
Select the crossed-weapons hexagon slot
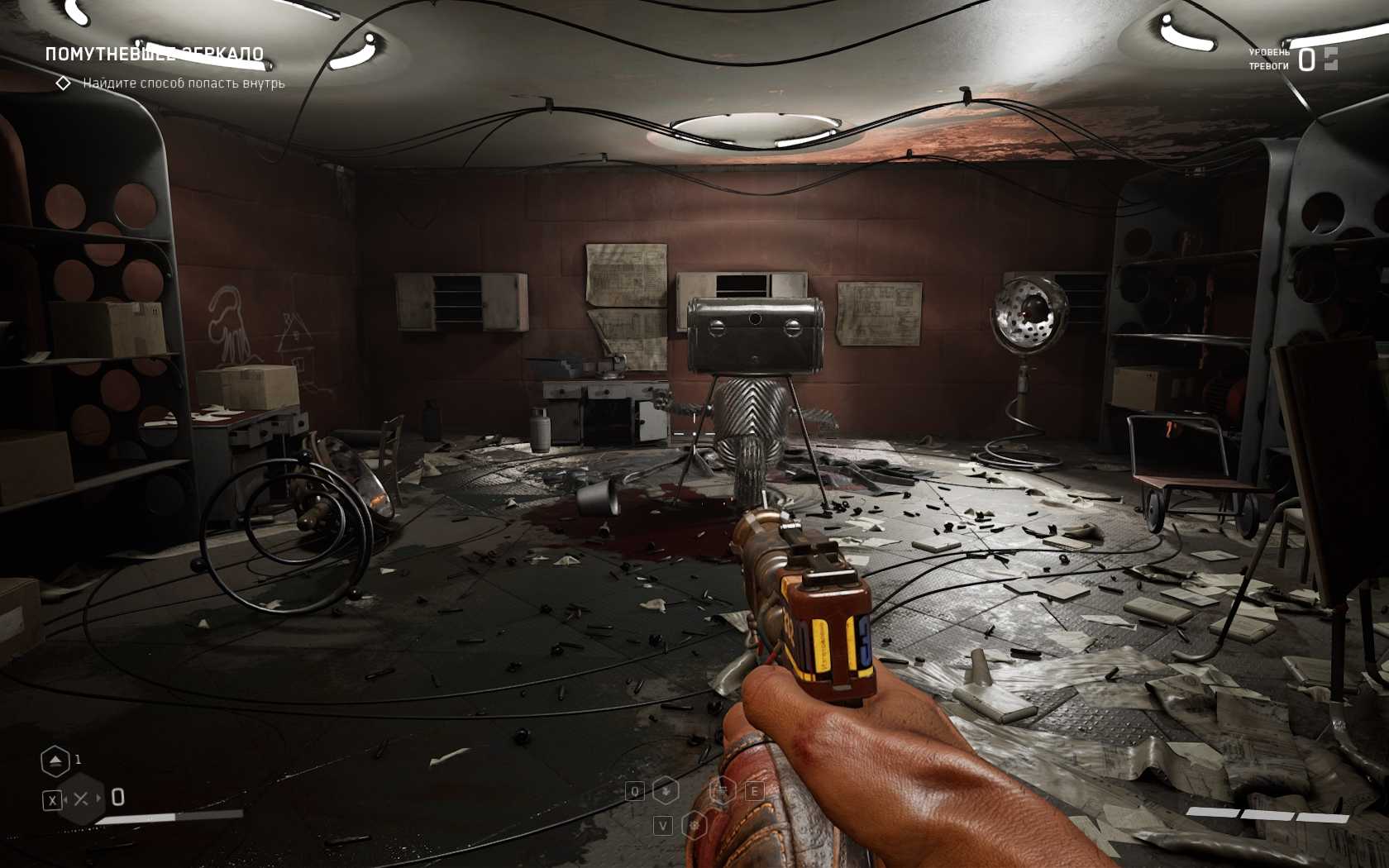pos(81,799)
